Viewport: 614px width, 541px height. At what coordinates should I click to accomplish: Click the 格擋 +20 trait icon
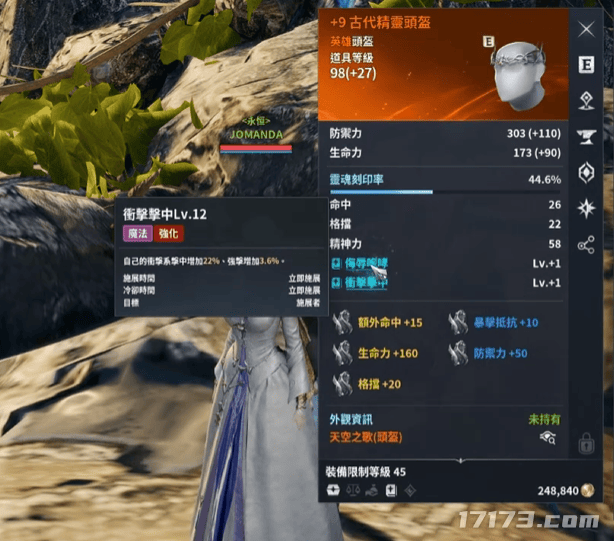pos(343,384)
